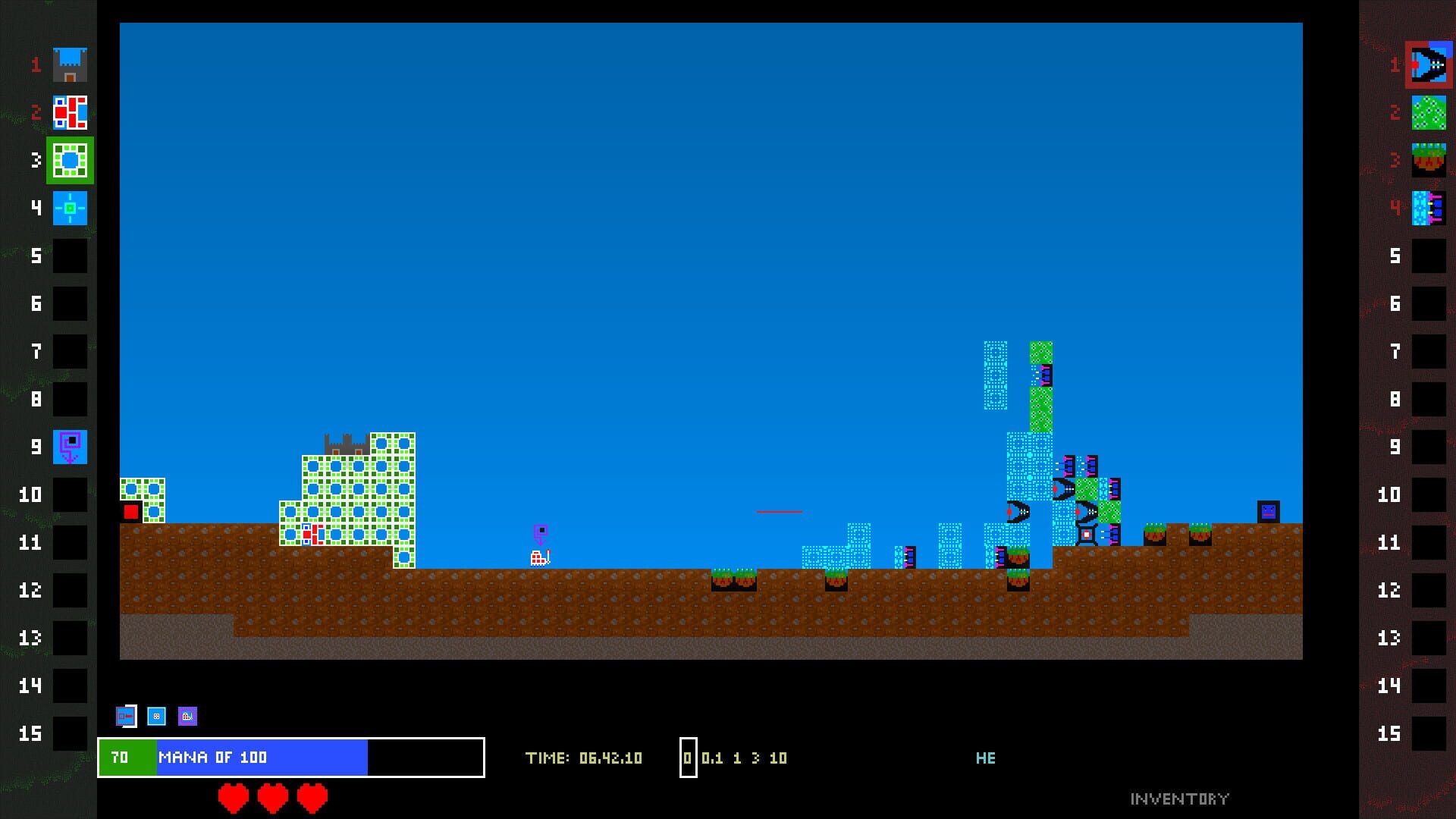Click the leftmost small icon above the mana bar
Viewport: 1456px width, 819px height.
125,714
